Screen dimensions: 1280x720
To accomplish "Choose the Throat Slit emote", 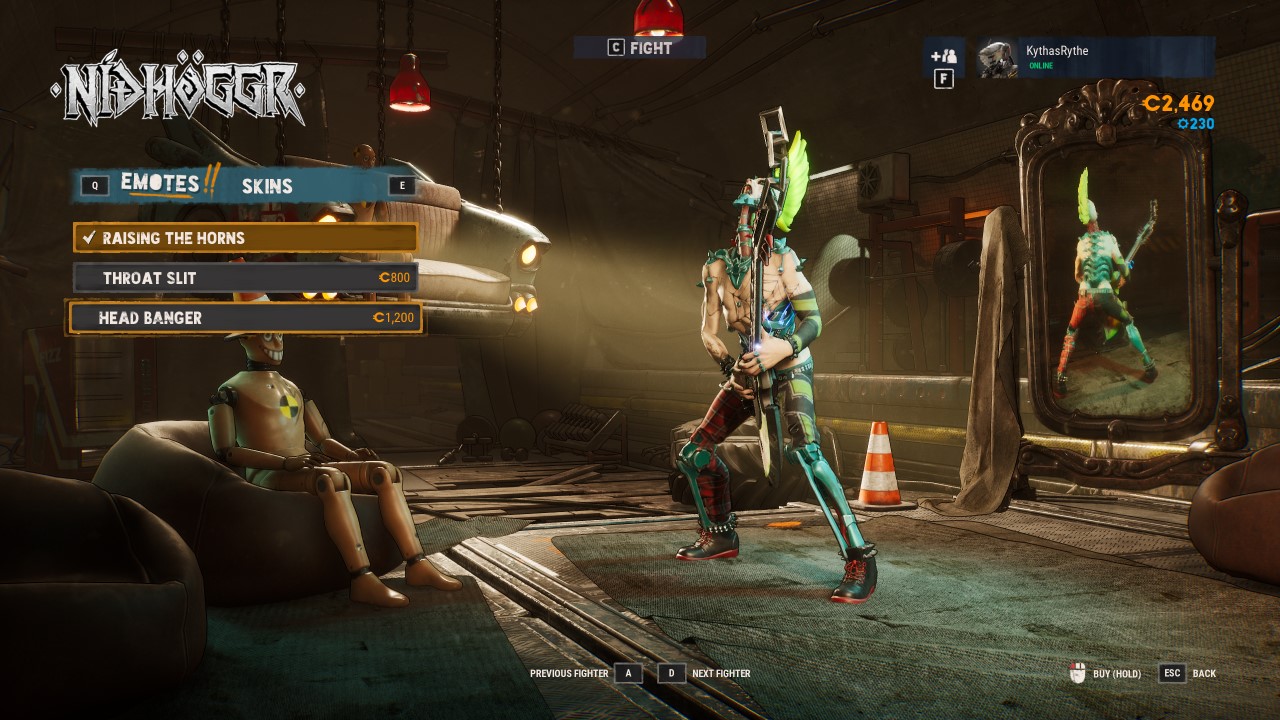I will click(245, 278).
